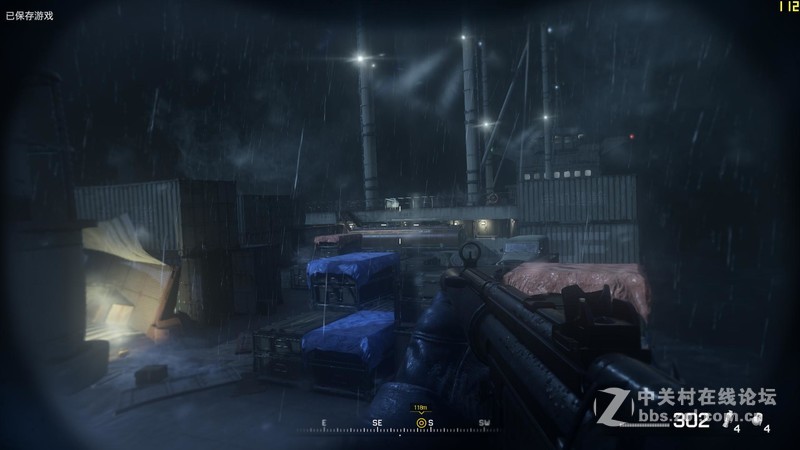Click the compass heading strip

coord(400,424)
